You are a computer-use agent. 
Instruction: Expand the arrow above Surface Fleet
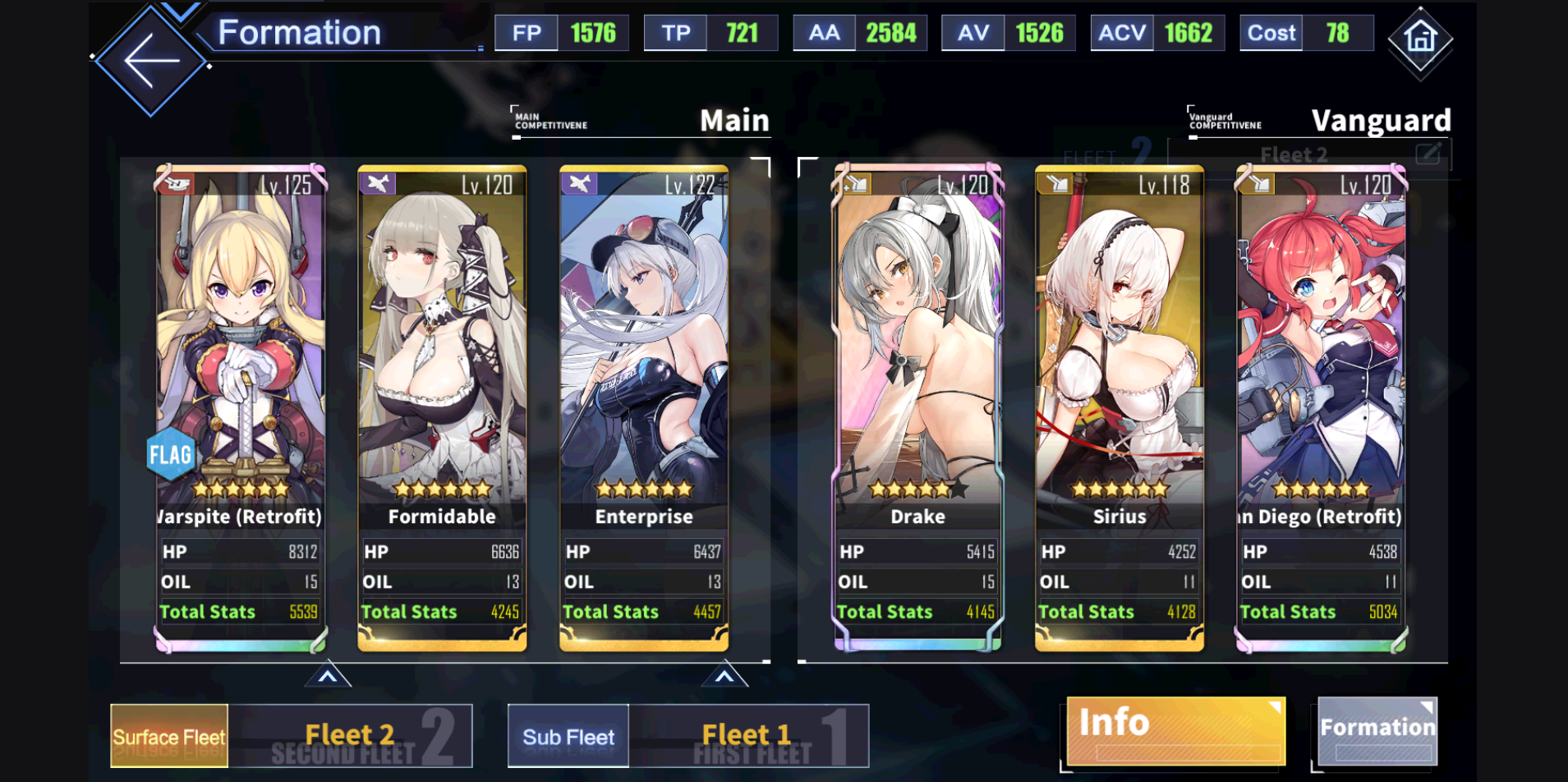(x=328, y=676)
